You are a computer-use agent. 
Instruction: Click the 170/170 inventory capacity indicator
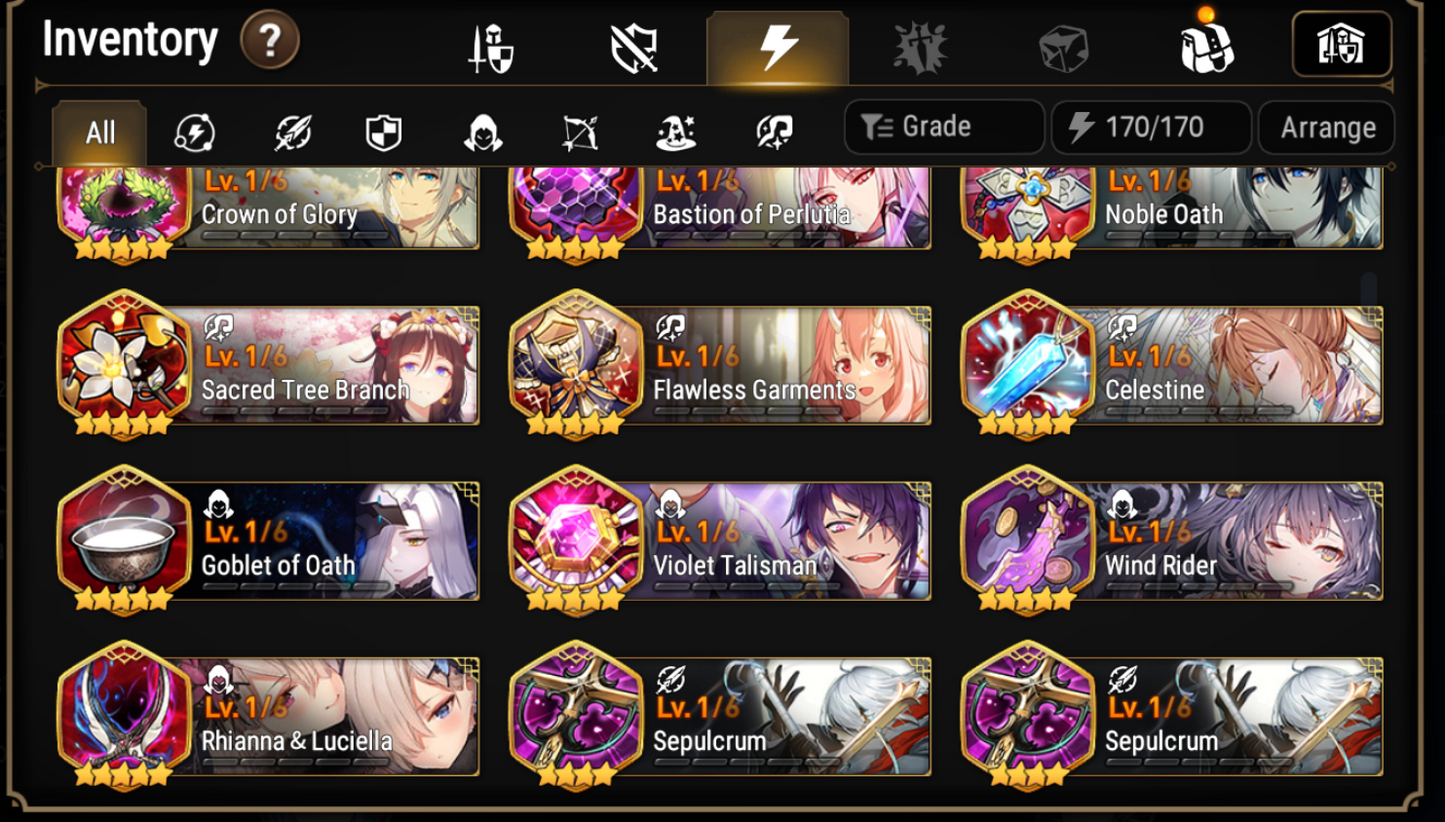click(1150, 127)
